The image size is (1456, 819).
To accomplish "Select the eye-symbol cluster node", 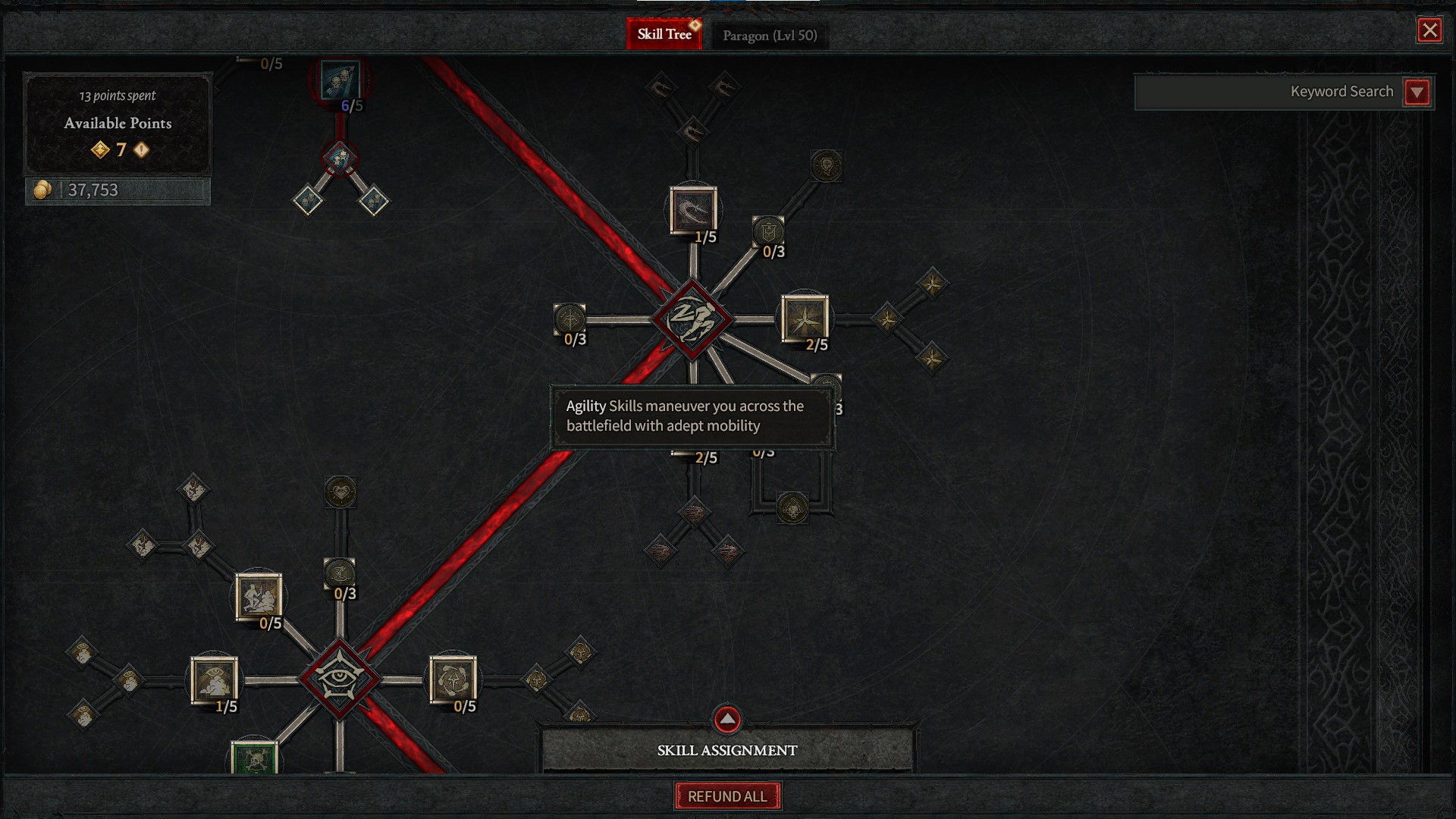I will click(339, 679).
